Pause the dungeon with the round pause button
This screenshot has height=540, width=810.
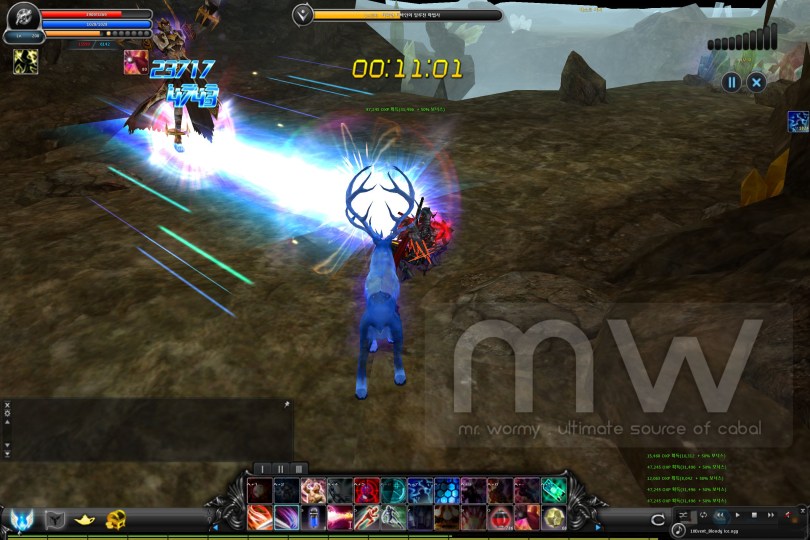(x=732, y=82)
